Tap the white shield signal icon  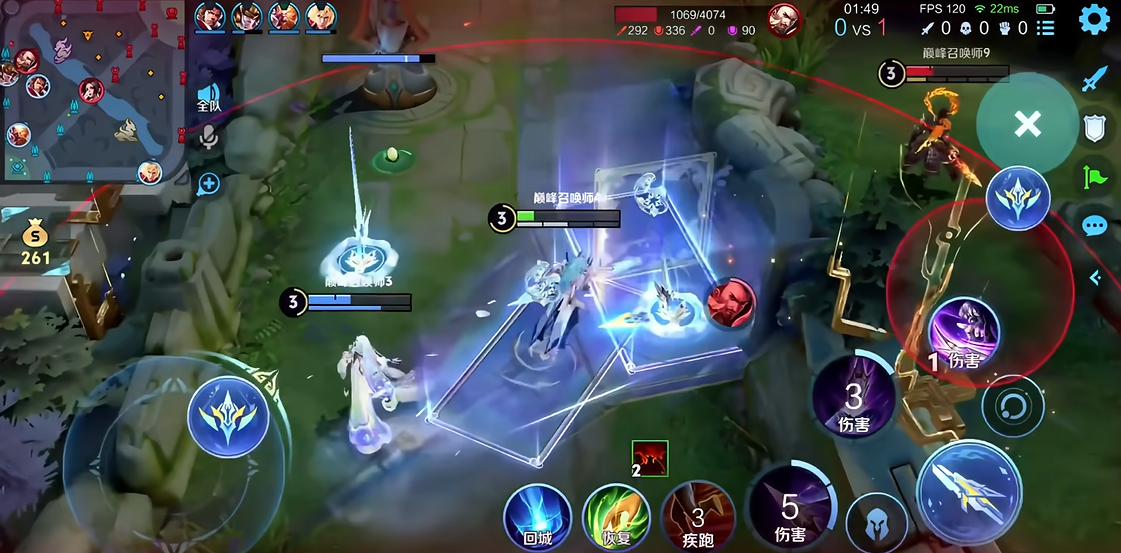pos(1094,127)
